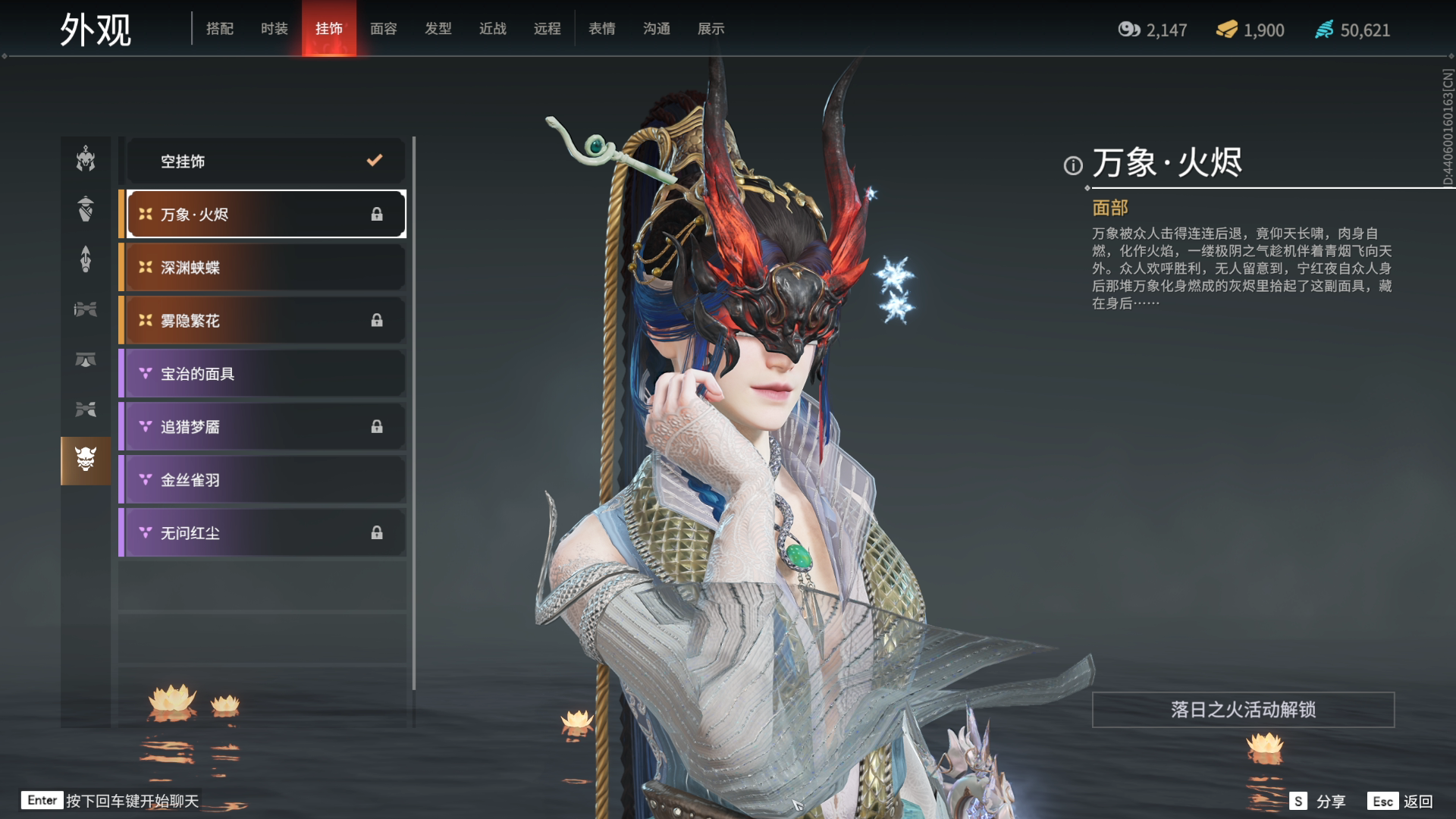The width and height of the screenshot is (1456, 819).
Task: Switch to the 搭配 tab
Action: [219, 29]
